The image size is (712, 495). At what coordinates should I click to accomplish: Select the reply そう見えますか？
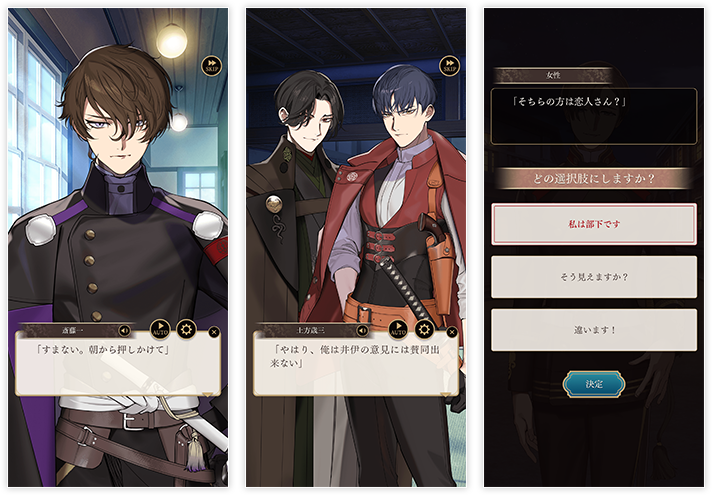pos(594,276)
